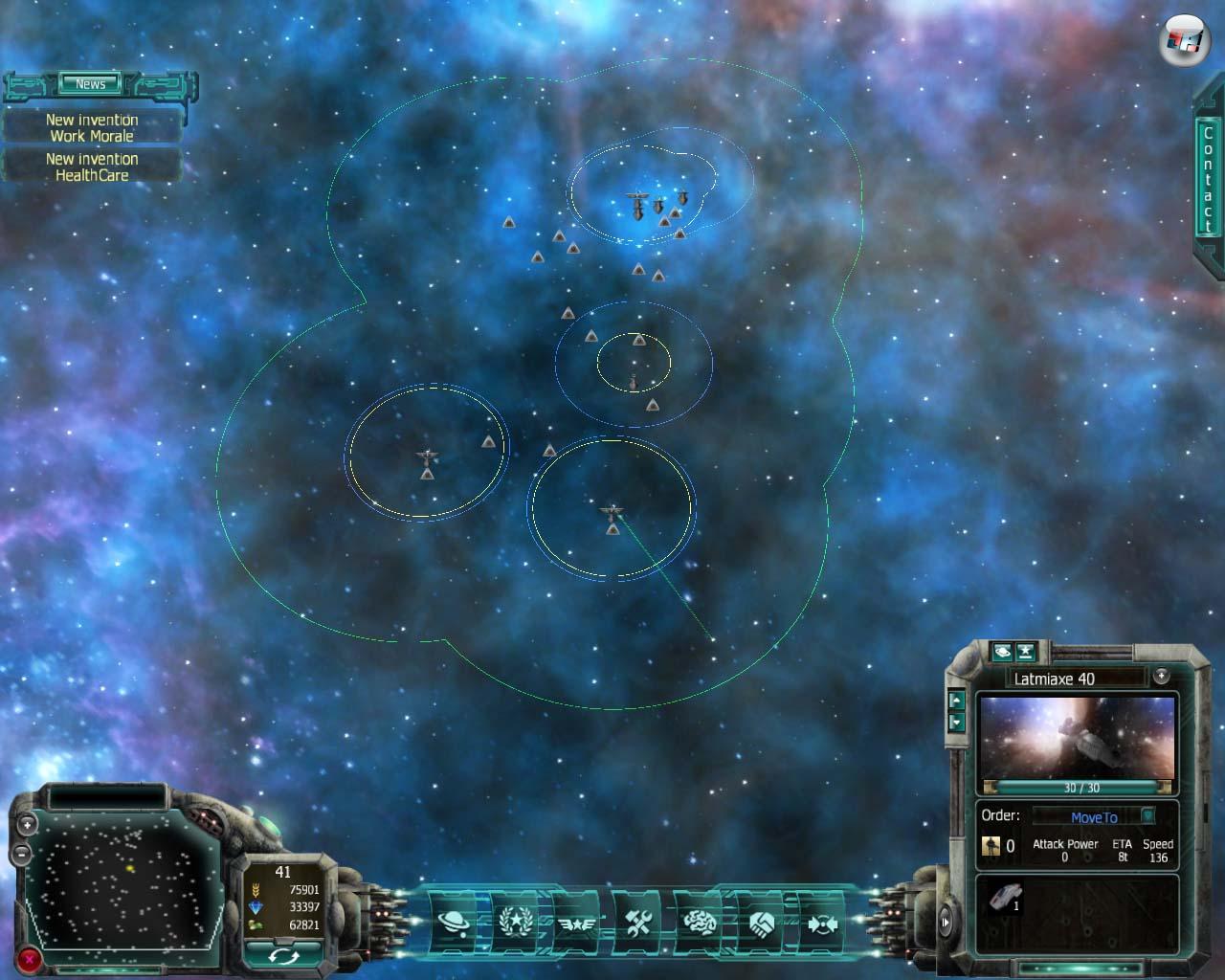The width and height of the screenshot is (1225, 980).
Task: Switch to the star tab on fleet panel
Action: (x=1025, y=652)
